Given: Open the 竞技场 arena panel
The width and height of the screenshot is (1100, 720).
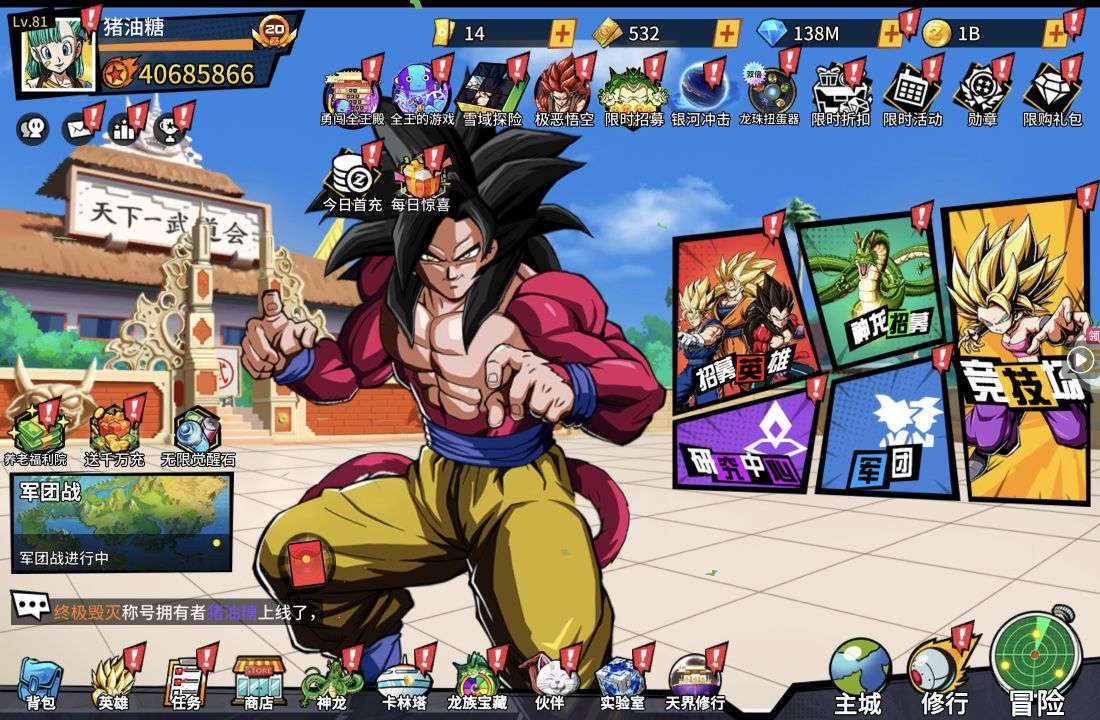Looking at the screenshot, I should 1018,350.
